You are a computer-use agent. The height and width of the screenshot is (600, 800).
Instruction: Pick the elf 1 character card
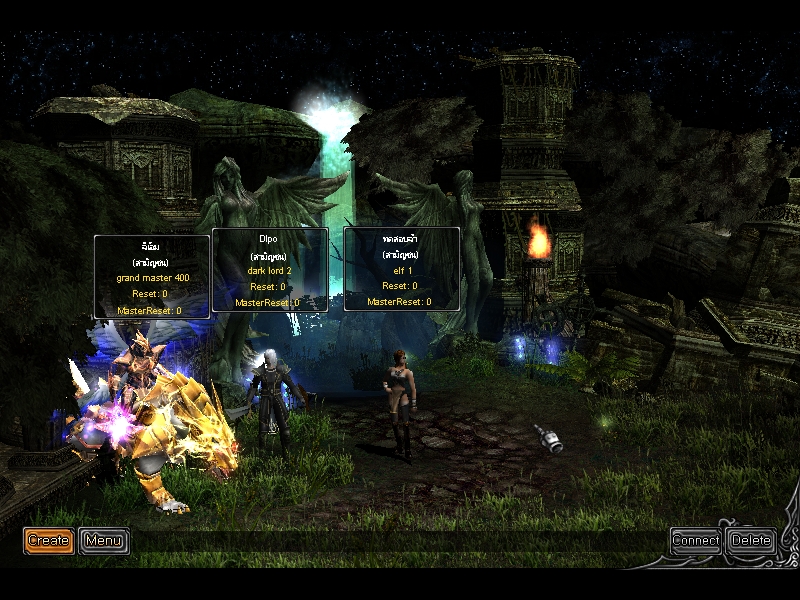coord(401,269)
